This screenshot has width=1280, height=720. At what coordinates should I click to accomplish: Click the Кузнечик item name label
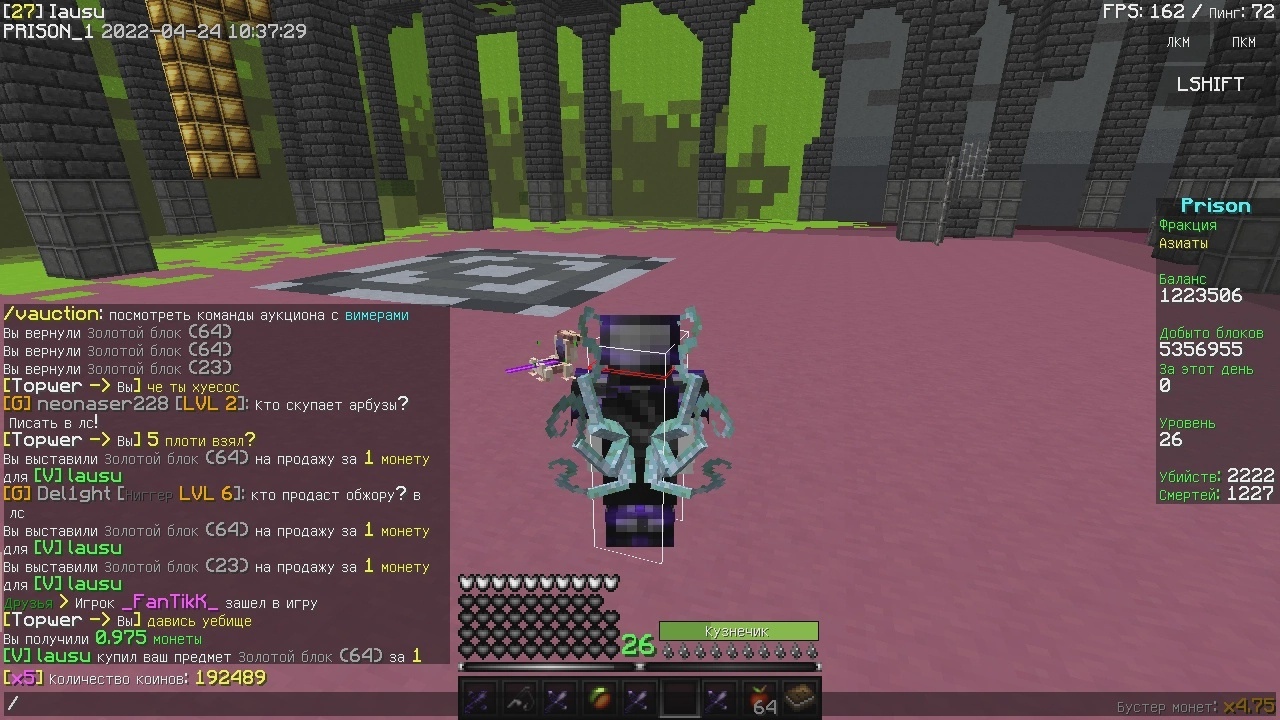740,631
